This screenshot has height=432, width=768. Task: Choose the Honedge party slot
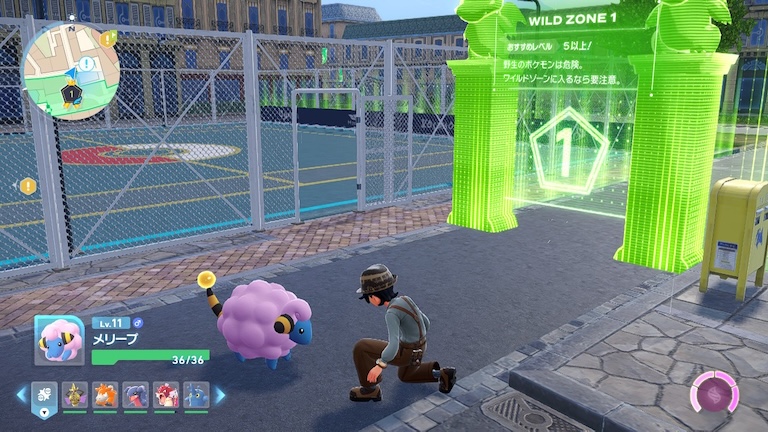[x=75, y=395]
